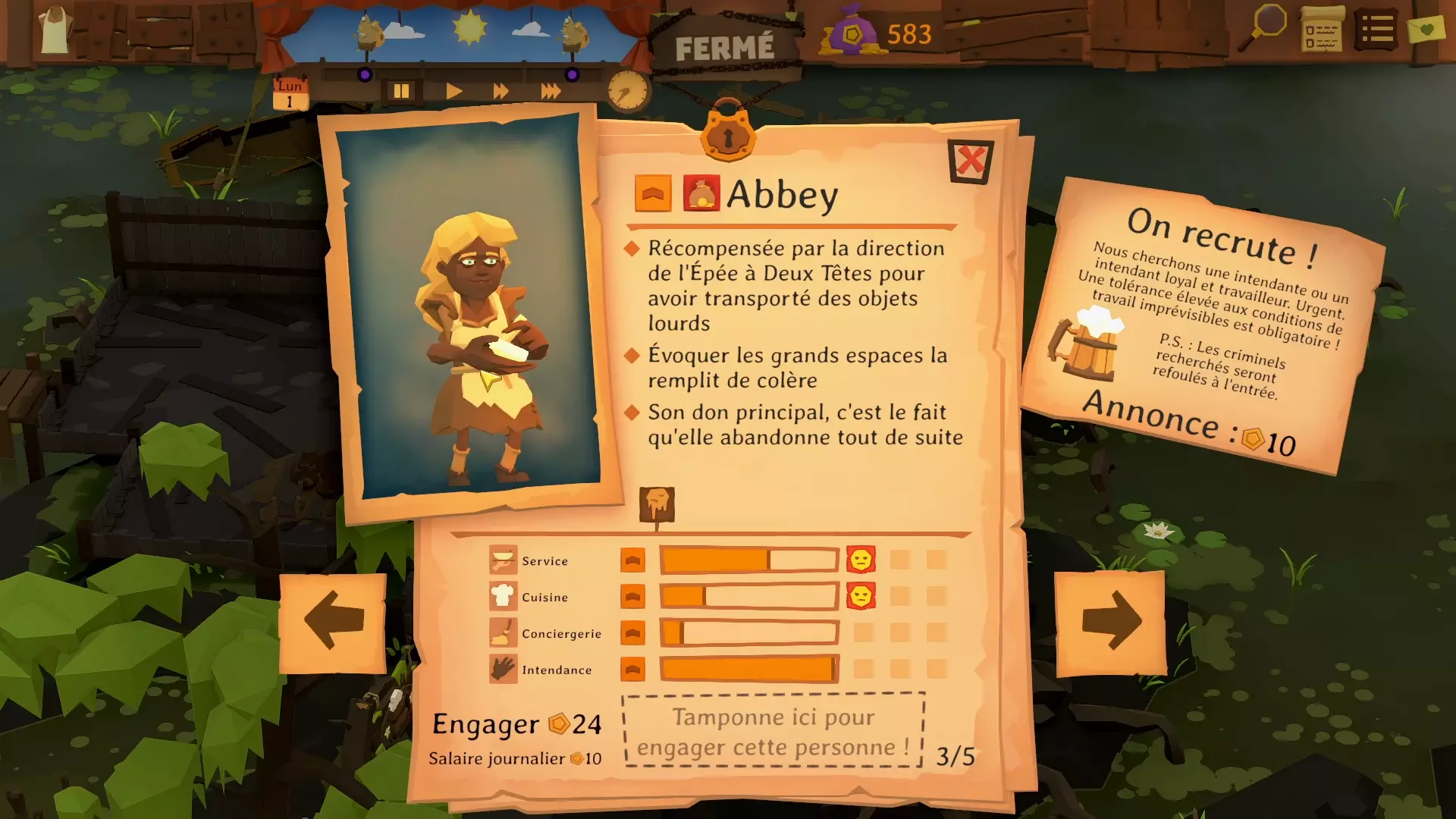This screenshot has height=819, width=1456.
Task: Open the apron staff menu
Action: click(55, 30)
